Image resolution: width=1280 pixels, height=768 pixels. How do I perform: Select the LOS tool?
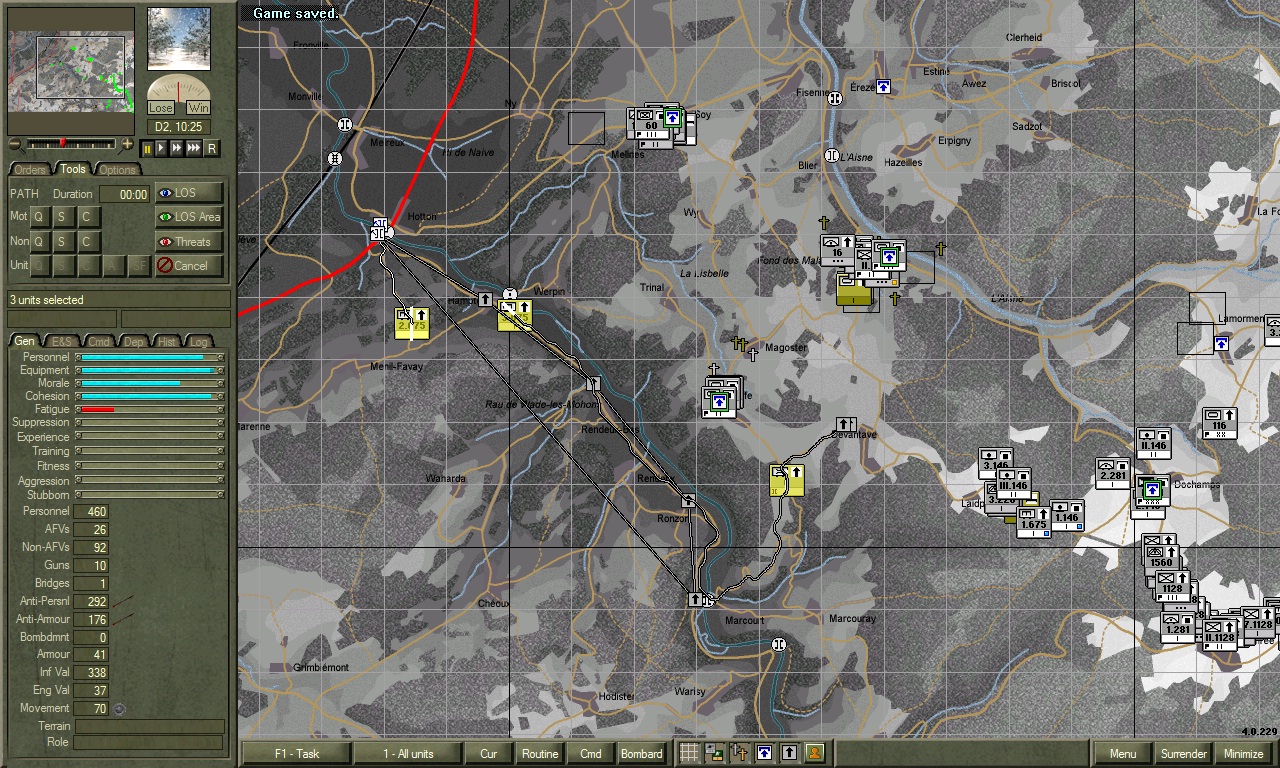click(x=190, y=193)
